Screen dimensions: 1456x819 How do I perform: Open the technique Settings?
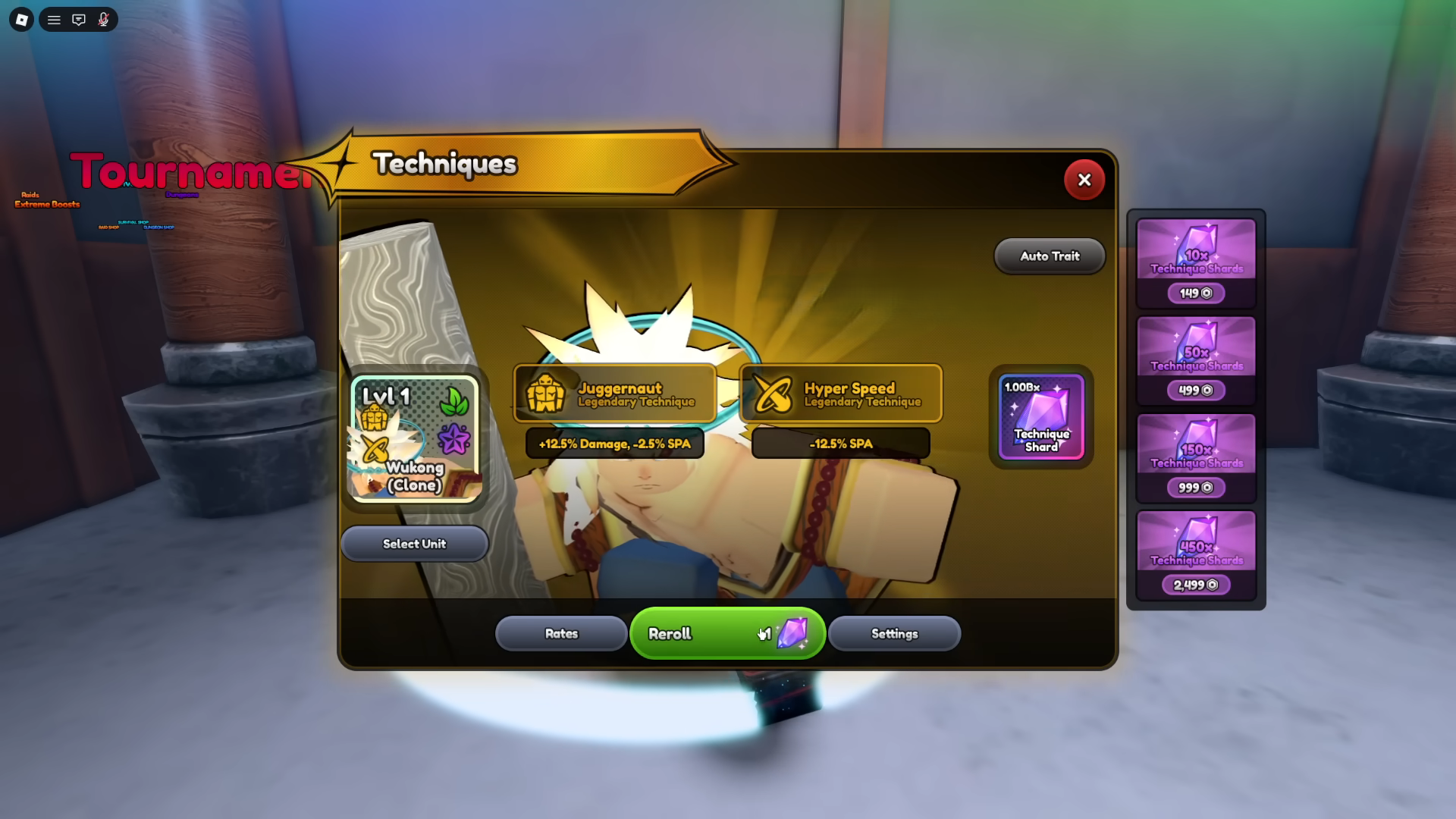(894, 633)
